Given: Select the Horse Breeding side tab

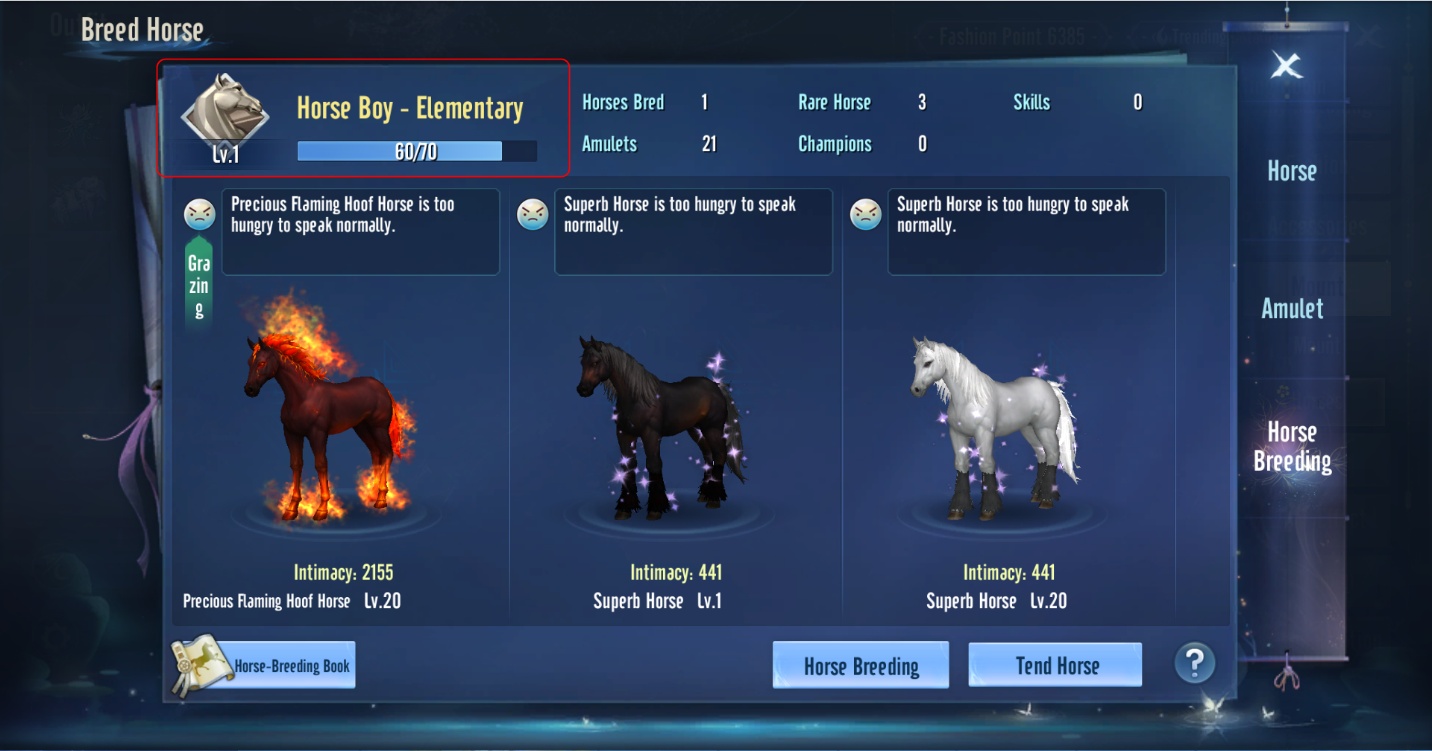Looking at the screenshot, I should point(1291,446).
